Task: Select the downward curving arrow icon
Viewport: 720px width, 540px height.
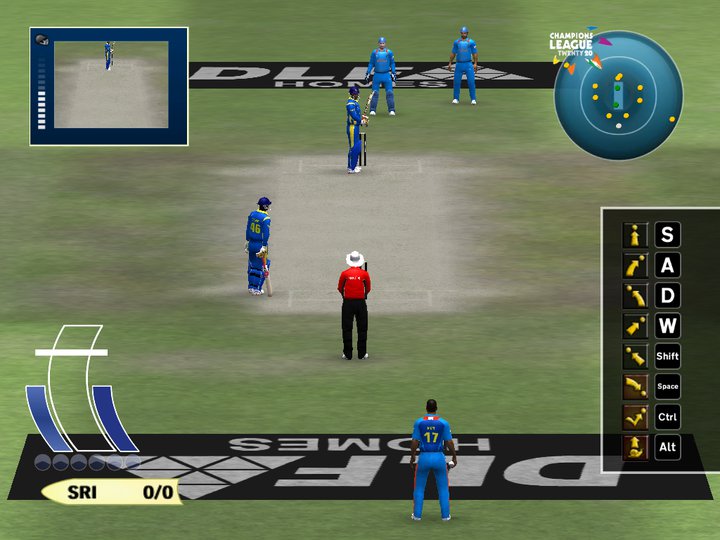Action: [636, 386]
